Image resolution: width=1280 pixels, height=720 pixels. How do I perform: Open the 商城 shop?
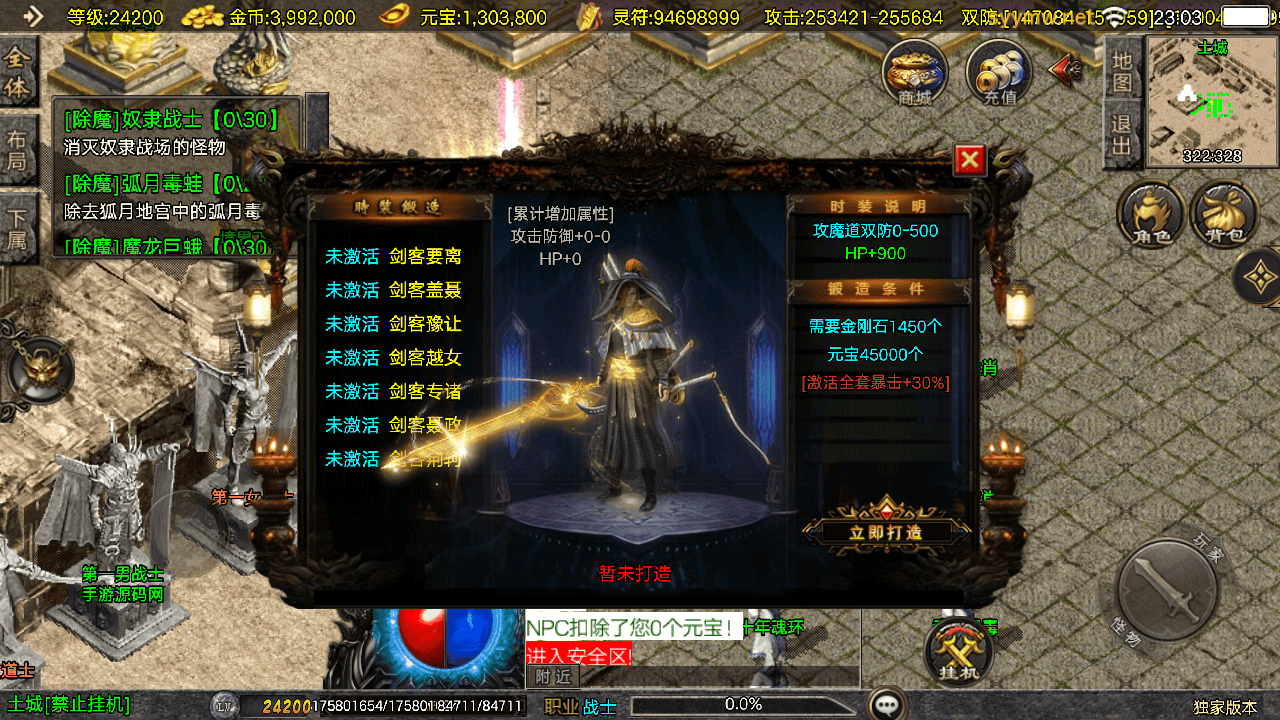[914, 72]
